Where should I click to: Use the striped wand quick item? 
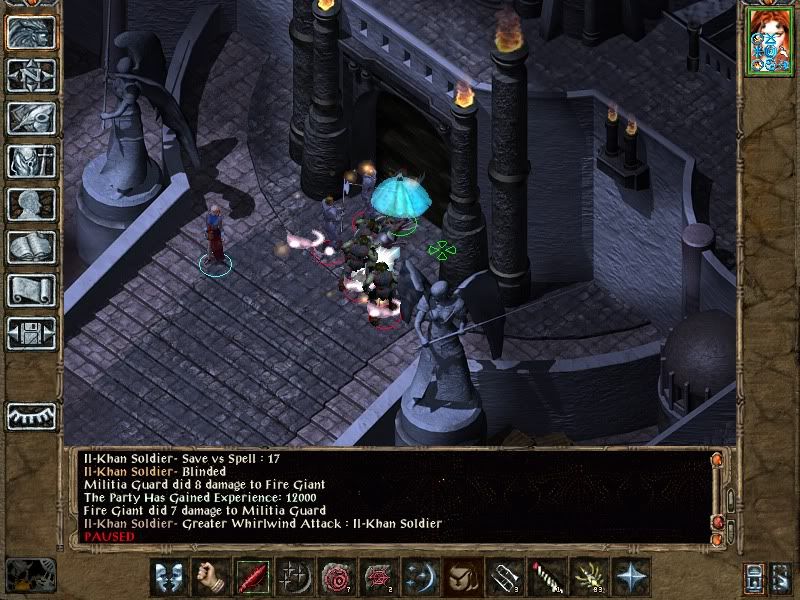pos(544,578)
